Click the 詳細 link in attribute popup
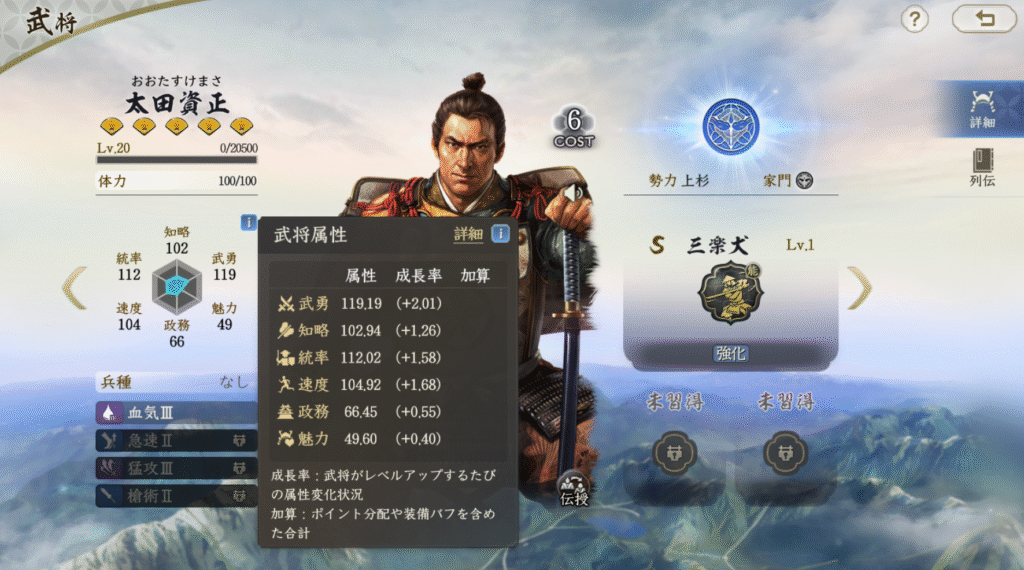The width and height of the screenshot is (1024, 570). coord(468,234)
